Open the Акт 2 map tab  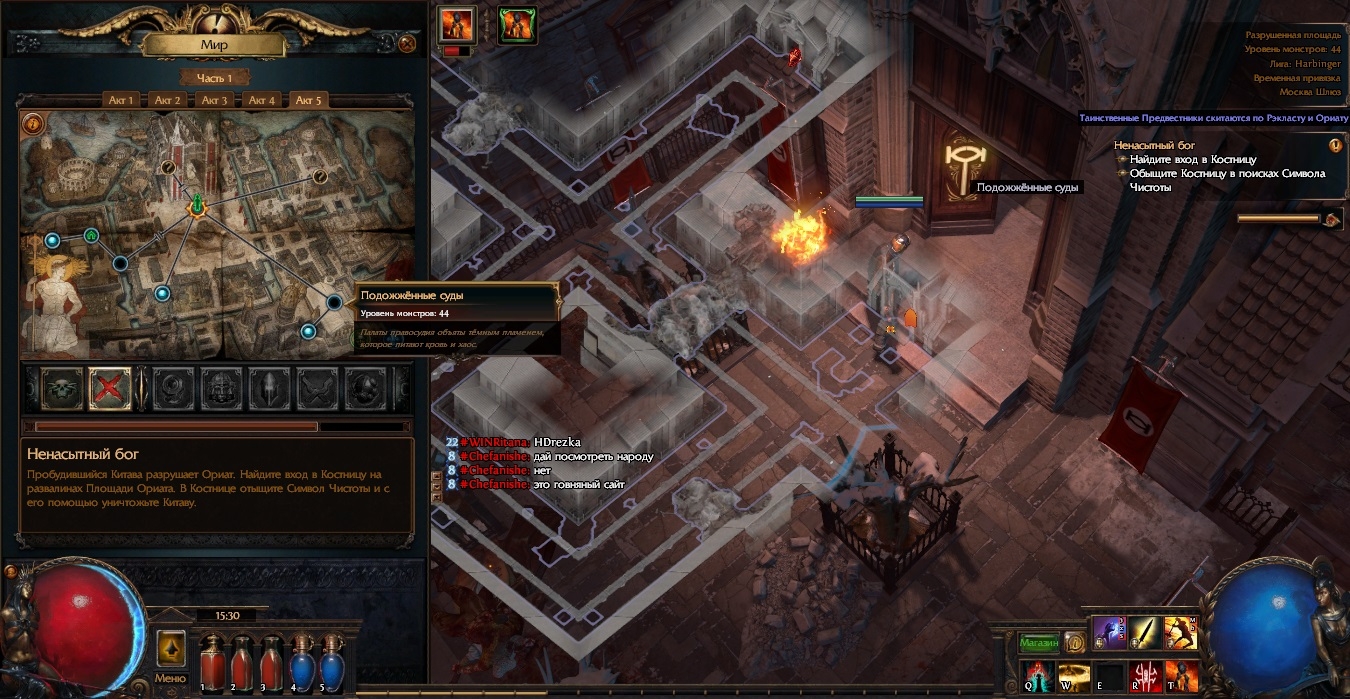(x=167, y=100)
